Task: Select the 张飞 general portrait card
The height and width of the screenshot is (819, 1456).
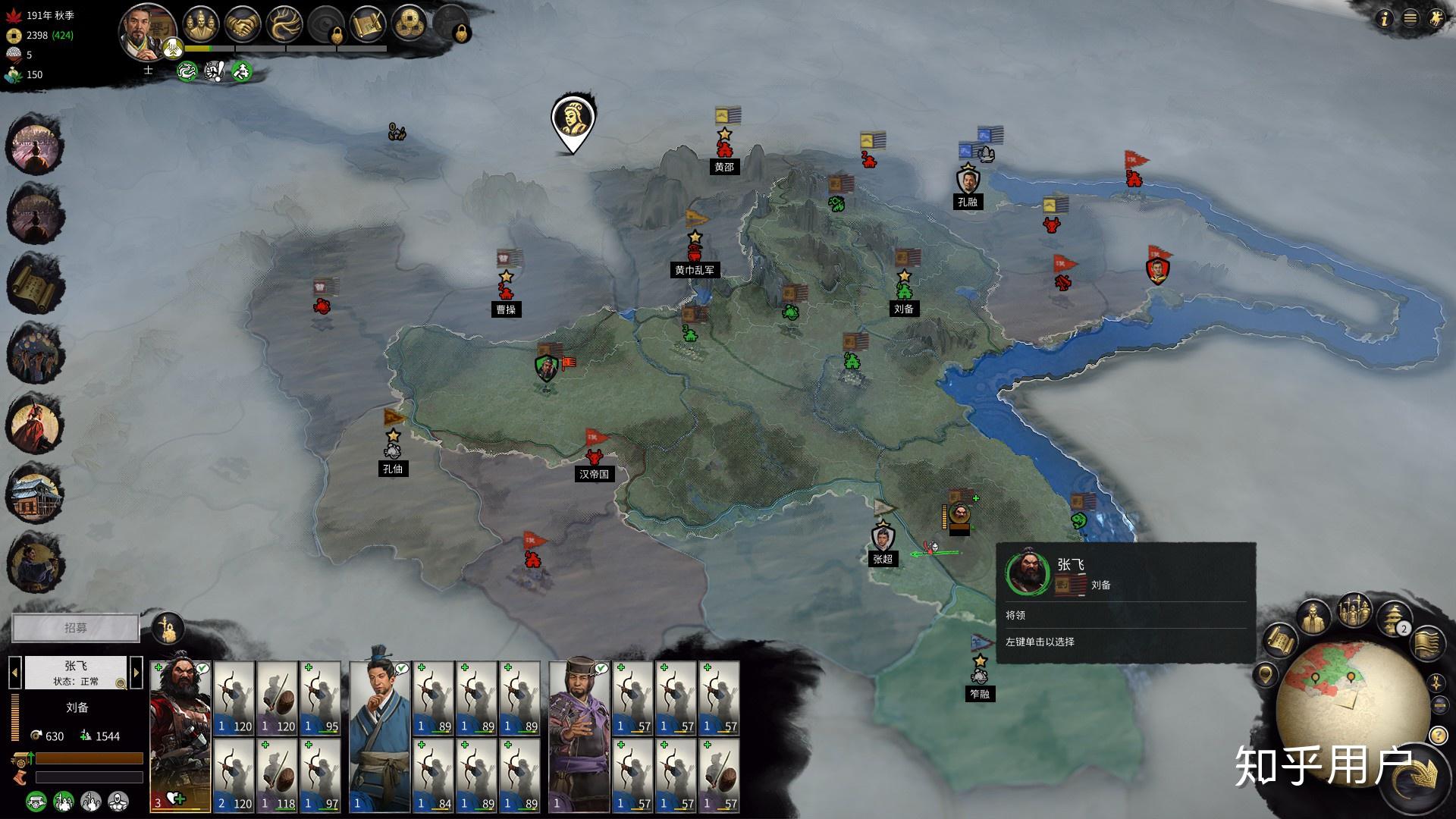Action: [180, 736]
